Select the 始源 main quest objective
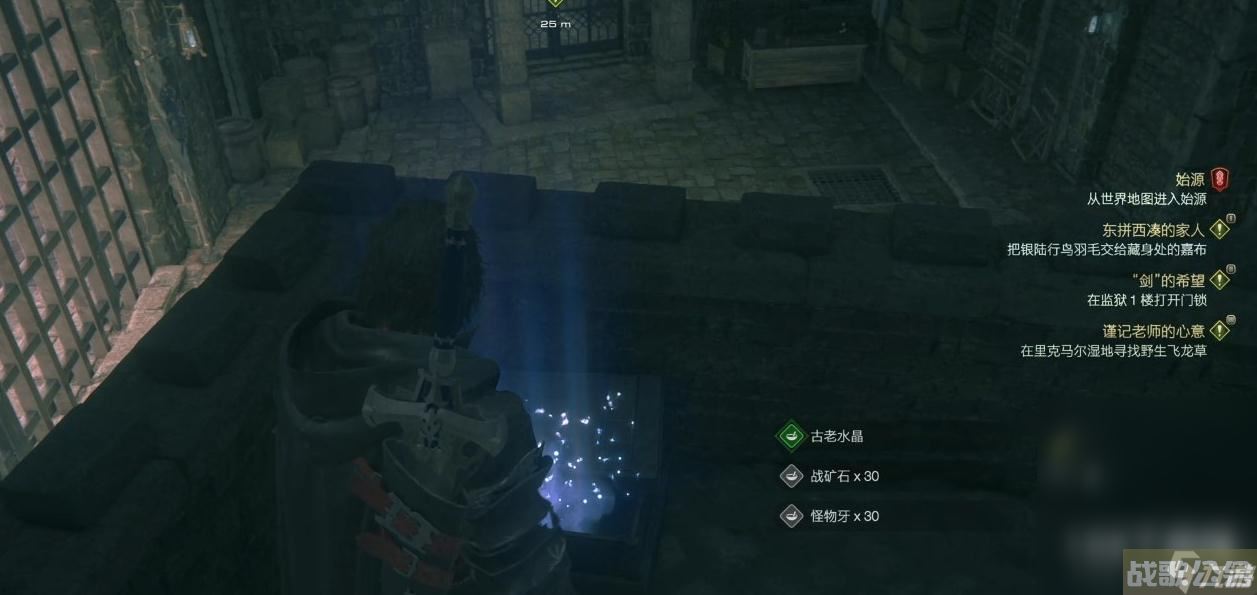The height and width of the screenshot is (595, 1257). click(x=1189, y=180)
